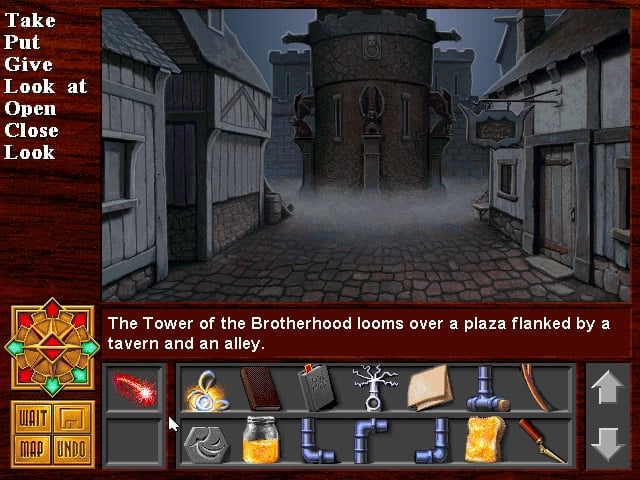This screenshot has height=480, width=640.
Task: Choose the Look at command
Action: (x=45, y=86)
